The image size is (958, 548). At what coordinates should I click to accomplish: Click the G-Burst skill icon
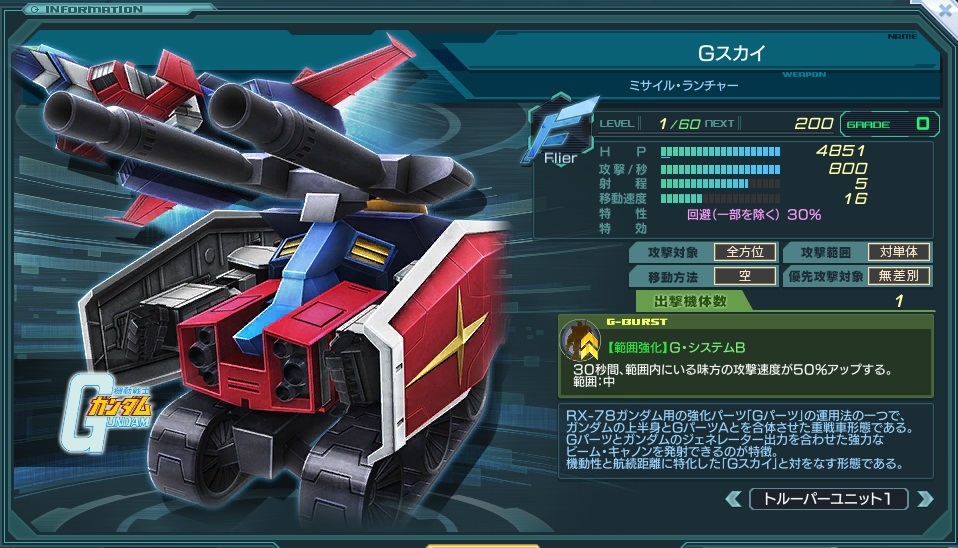(x=579, y=342)
